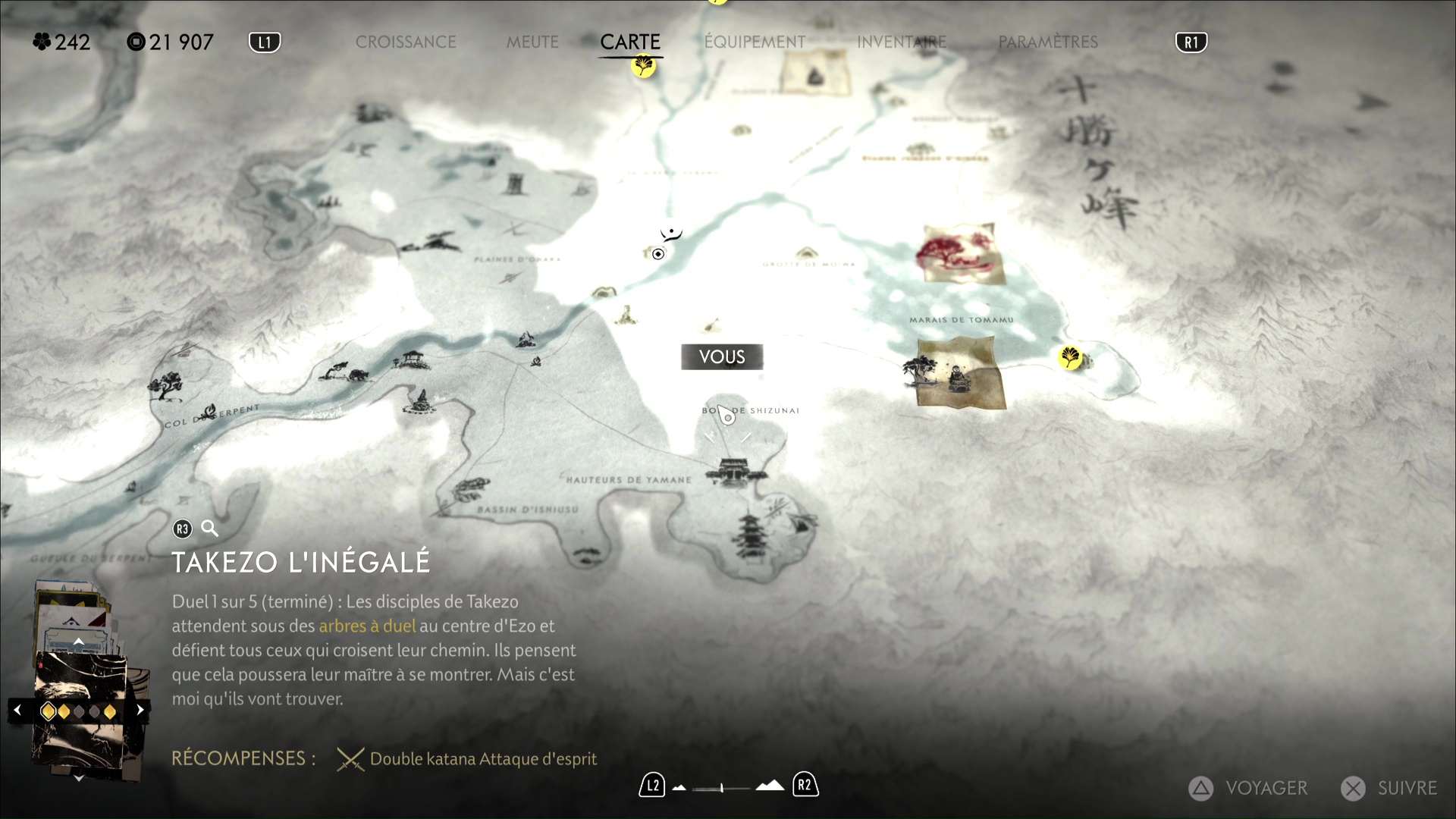Select the Carte tab
The height and width of the screenshot is (819, 1456).
pyautogui.click(x=630, y=42)
